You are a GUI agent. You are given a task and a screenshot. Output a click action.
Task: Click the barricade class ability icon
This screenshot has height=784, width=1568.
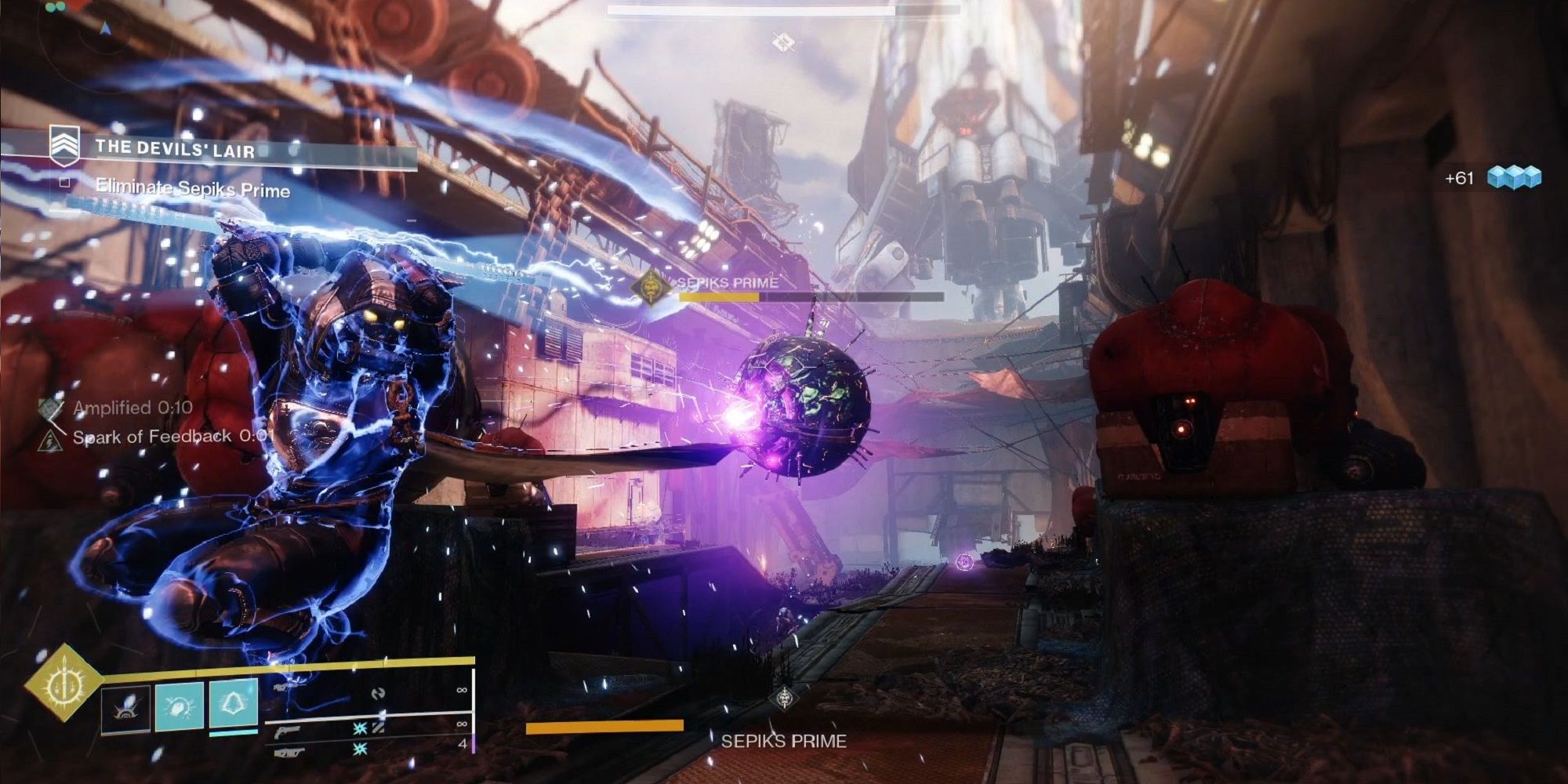[234, 706]
